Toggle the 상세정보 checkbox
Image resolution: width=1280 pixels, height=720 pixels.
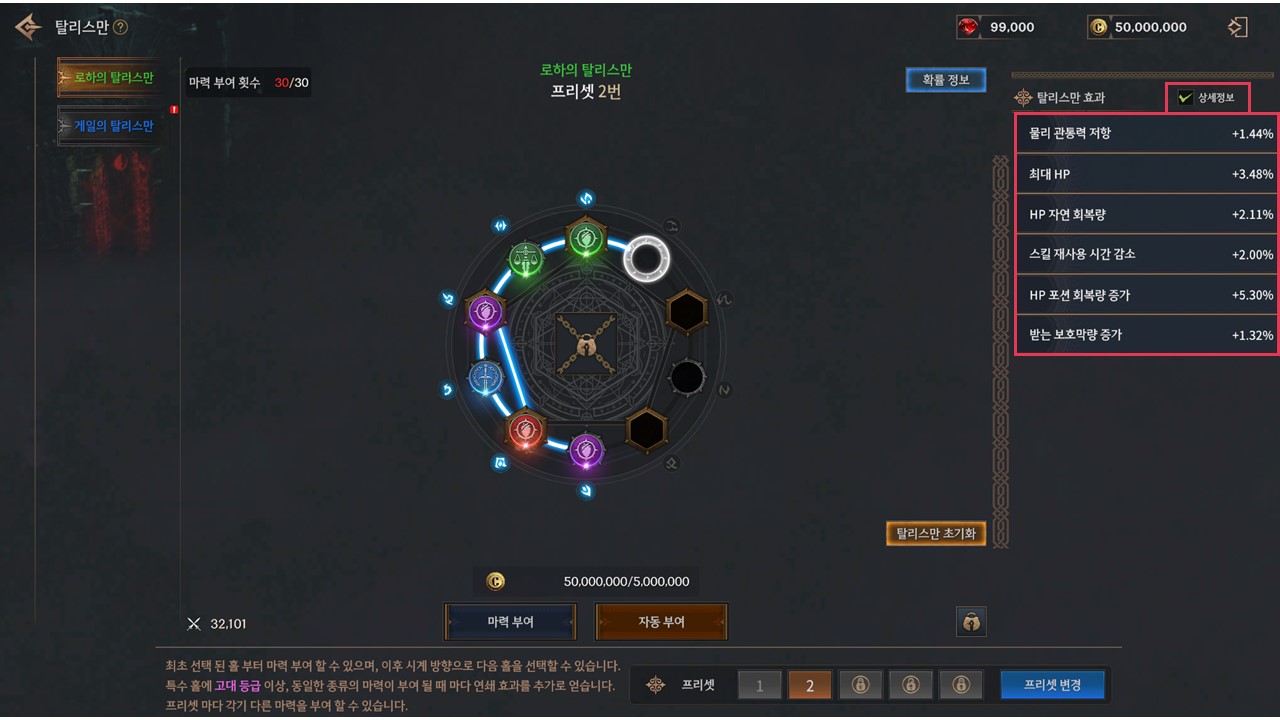pos(1186,98)
